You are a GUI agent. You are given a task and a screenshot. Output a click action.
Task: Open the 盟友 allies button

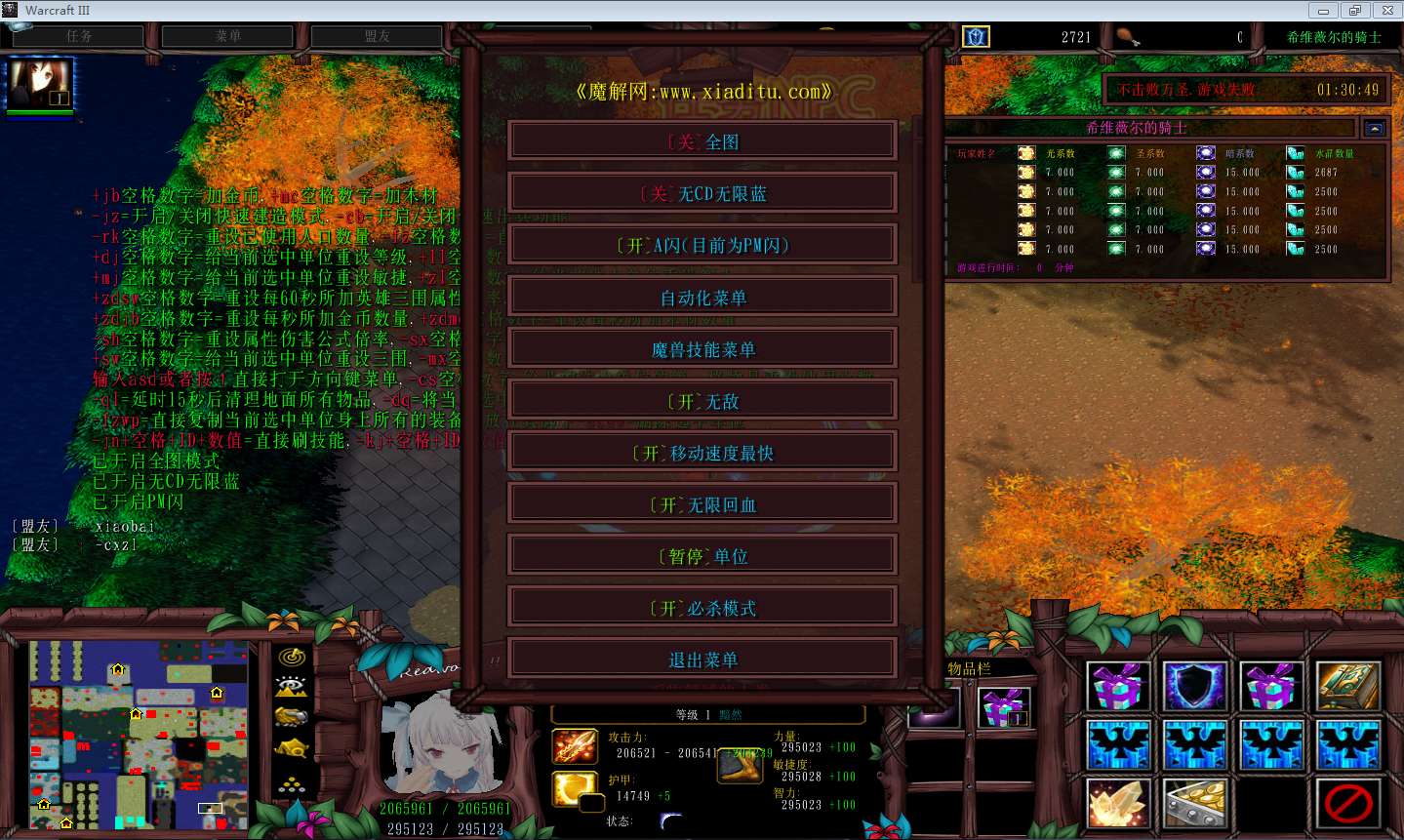[x=378, y=36]
